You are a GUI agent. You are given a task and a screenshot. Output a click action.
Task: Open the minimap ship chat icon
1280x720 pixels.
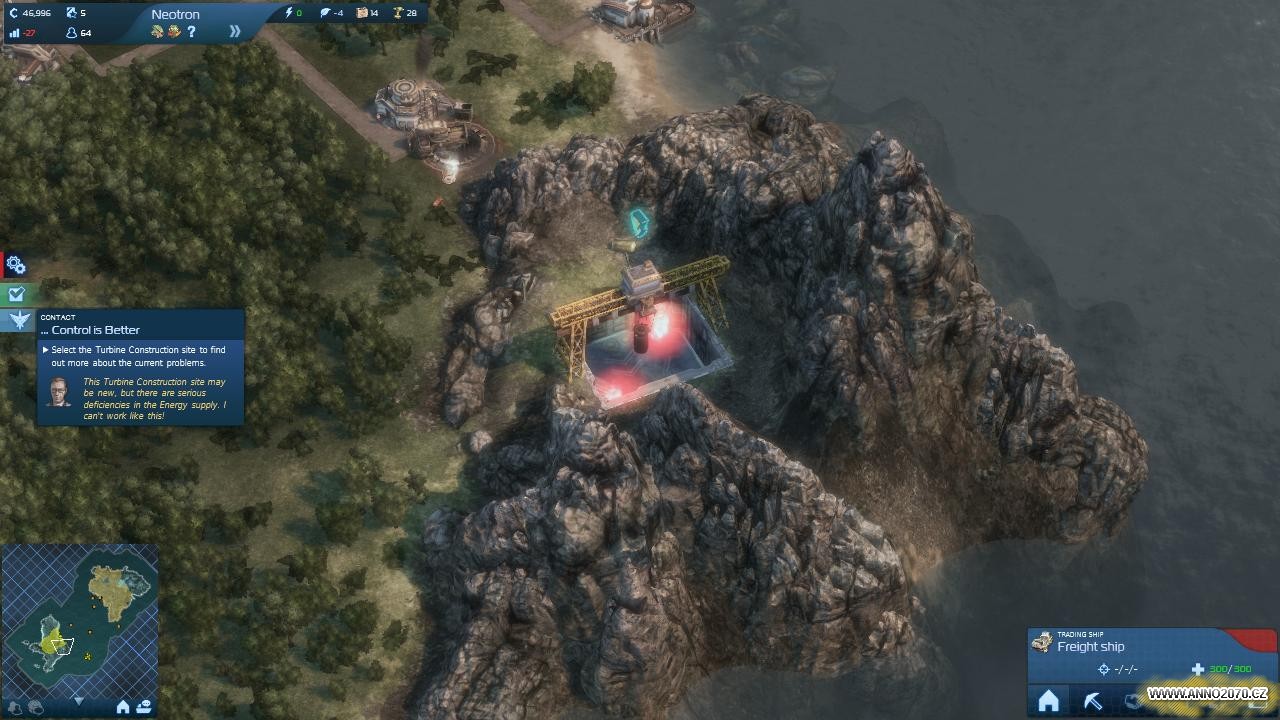click(x=144, y=707)
